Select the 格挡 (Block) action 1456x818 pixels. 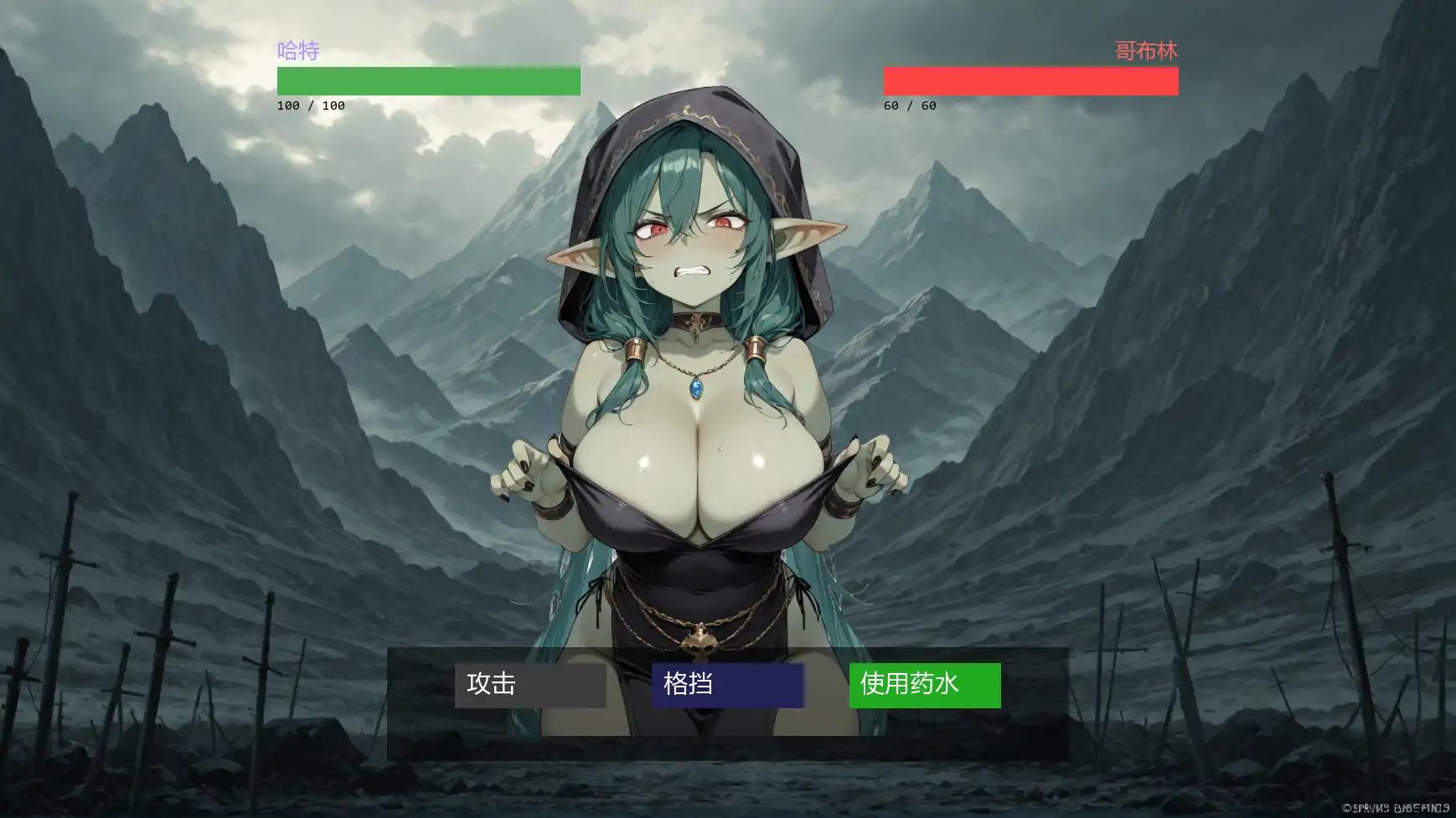pos(727,685)
